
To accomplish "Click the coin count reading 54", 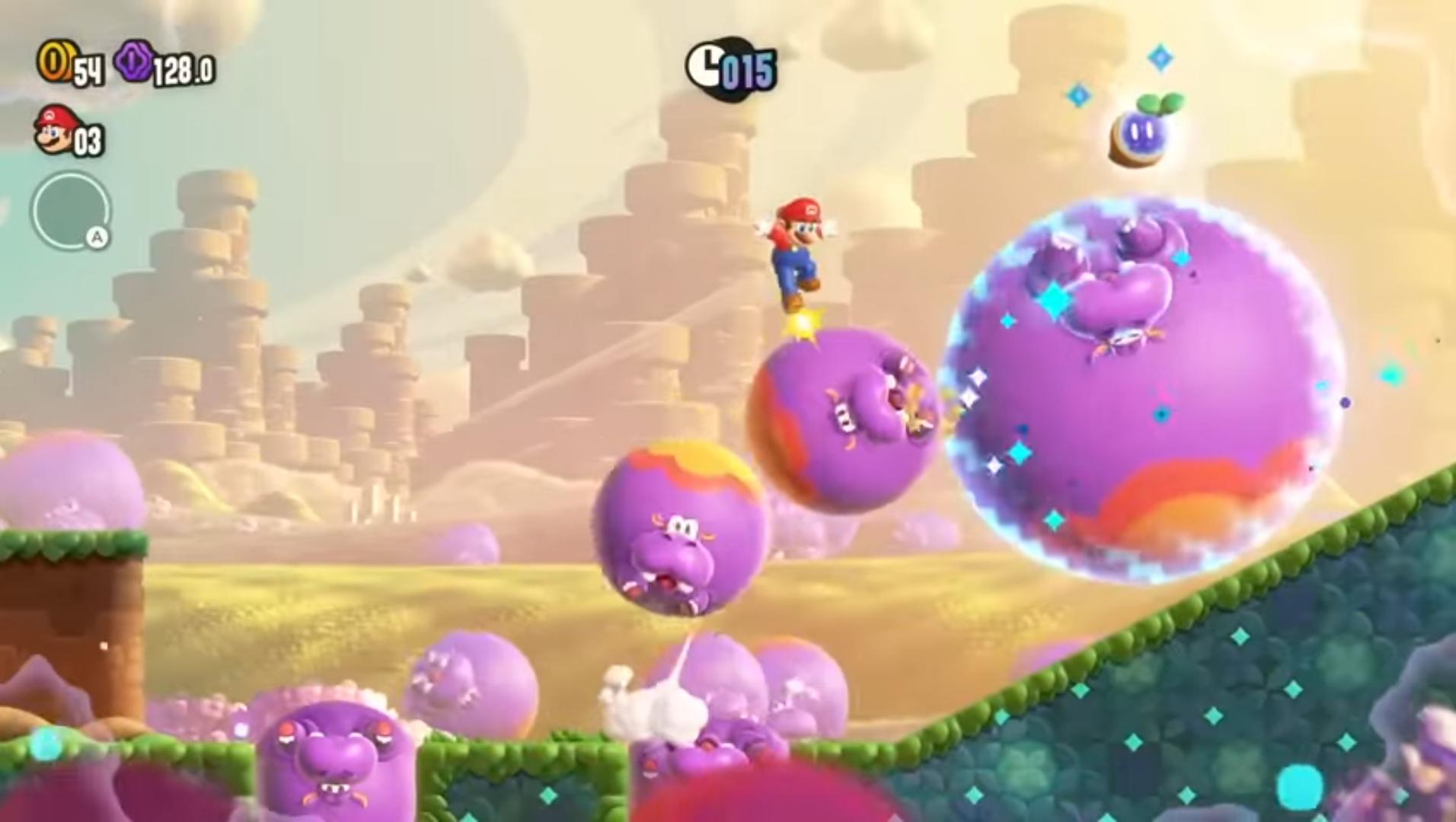I will tap(89, 68).
